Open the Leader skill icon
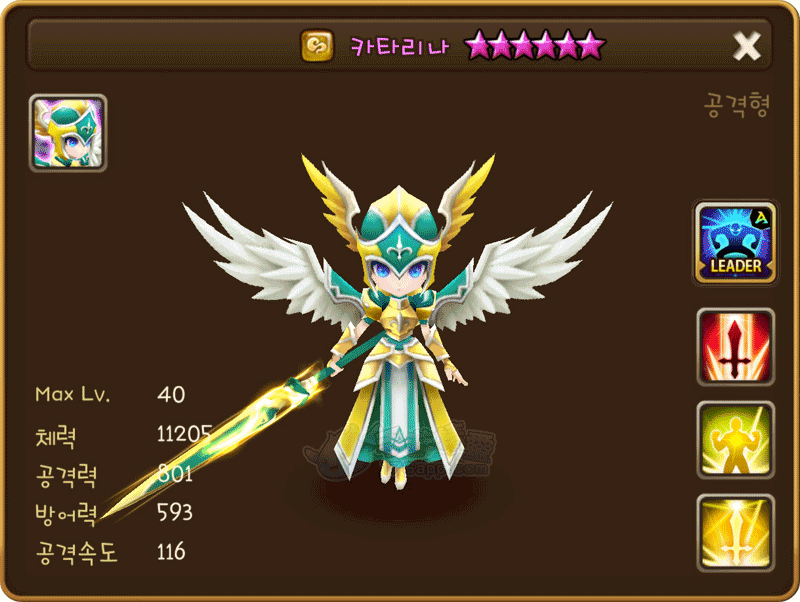 point(735,241)
